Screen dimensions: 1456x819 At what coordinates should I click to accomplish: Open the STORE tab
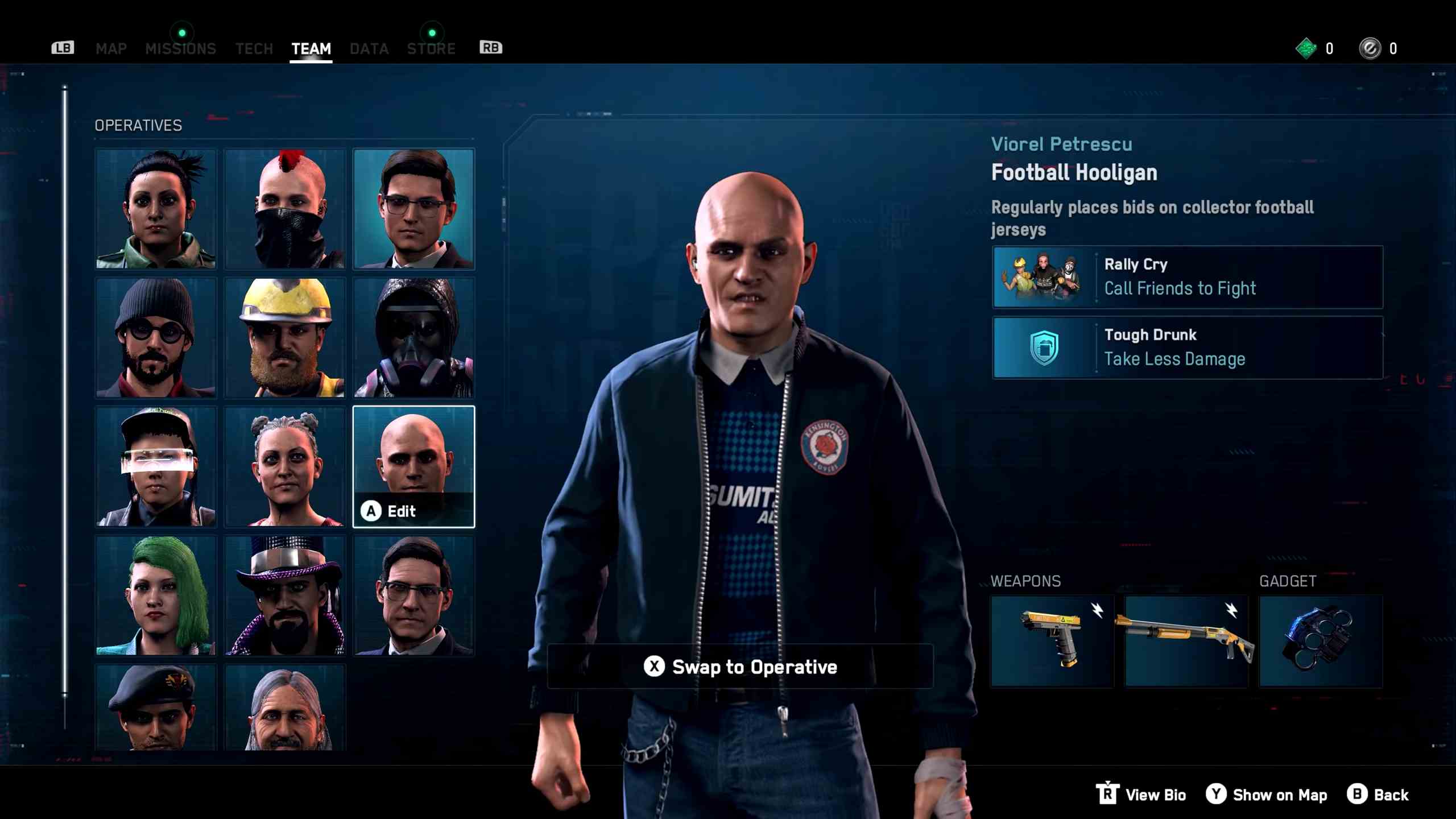(431, 48)
